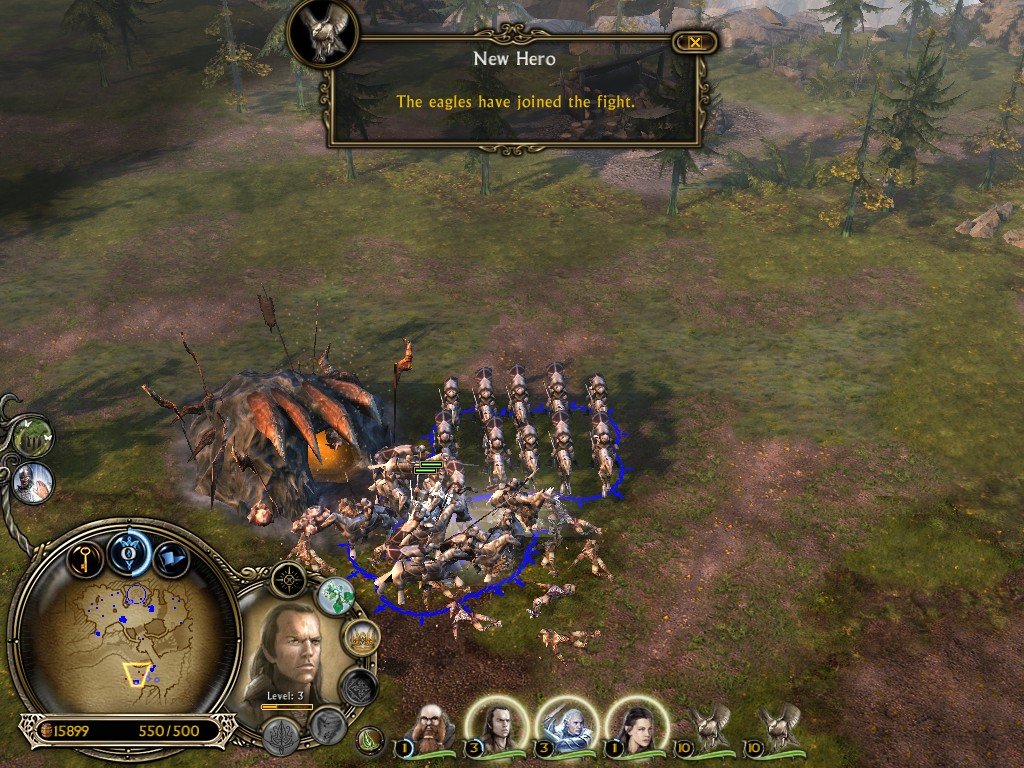Click the forest tree icon at left edge
1024x768 pixels.
33,437
